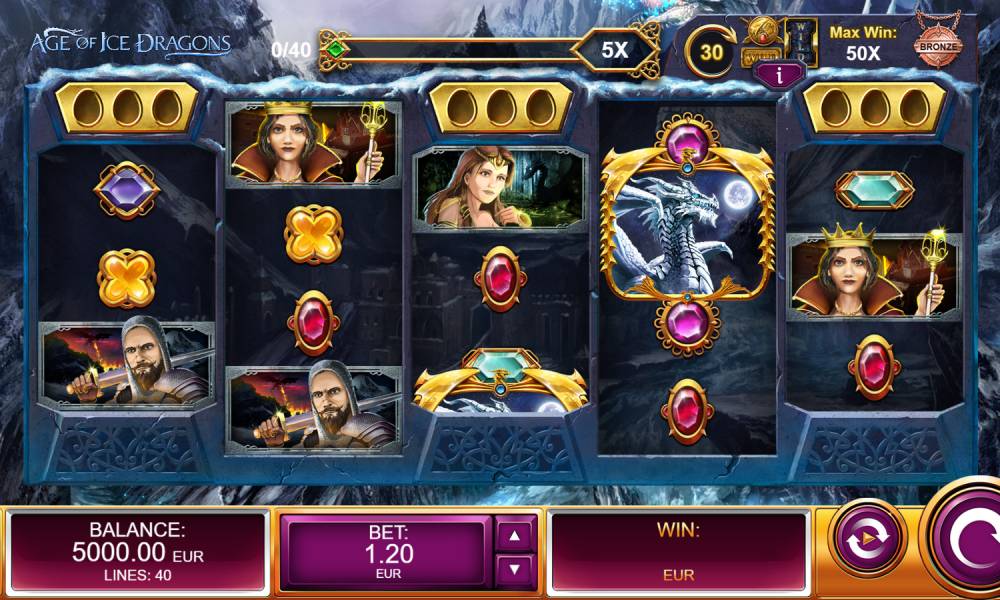Viewport: 1000px width, 600px height.
Task: Open the bet amount panel
Action: 387,551
